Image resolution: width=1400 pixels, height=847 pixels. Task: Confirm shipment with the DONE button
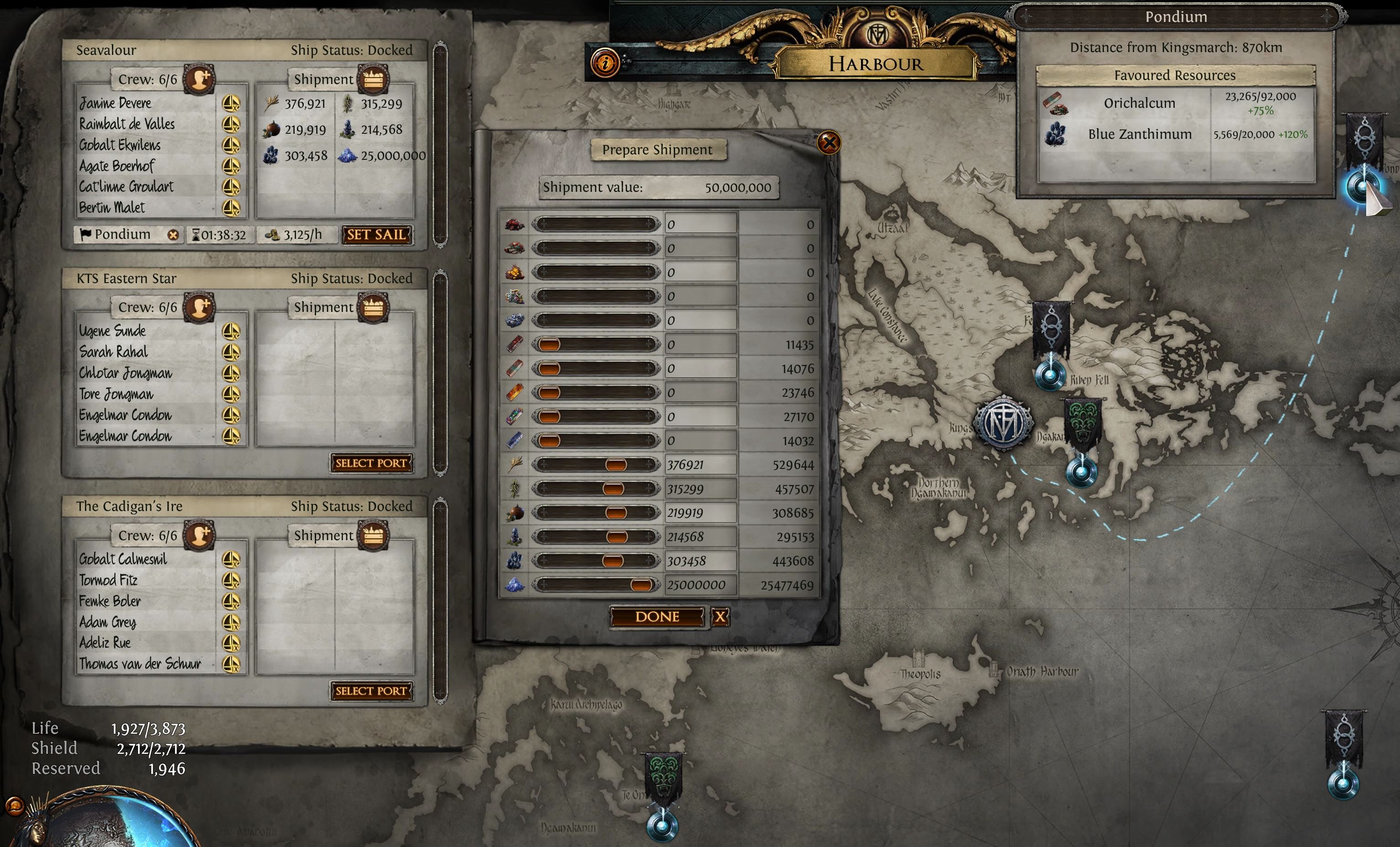tap(657, 617)
